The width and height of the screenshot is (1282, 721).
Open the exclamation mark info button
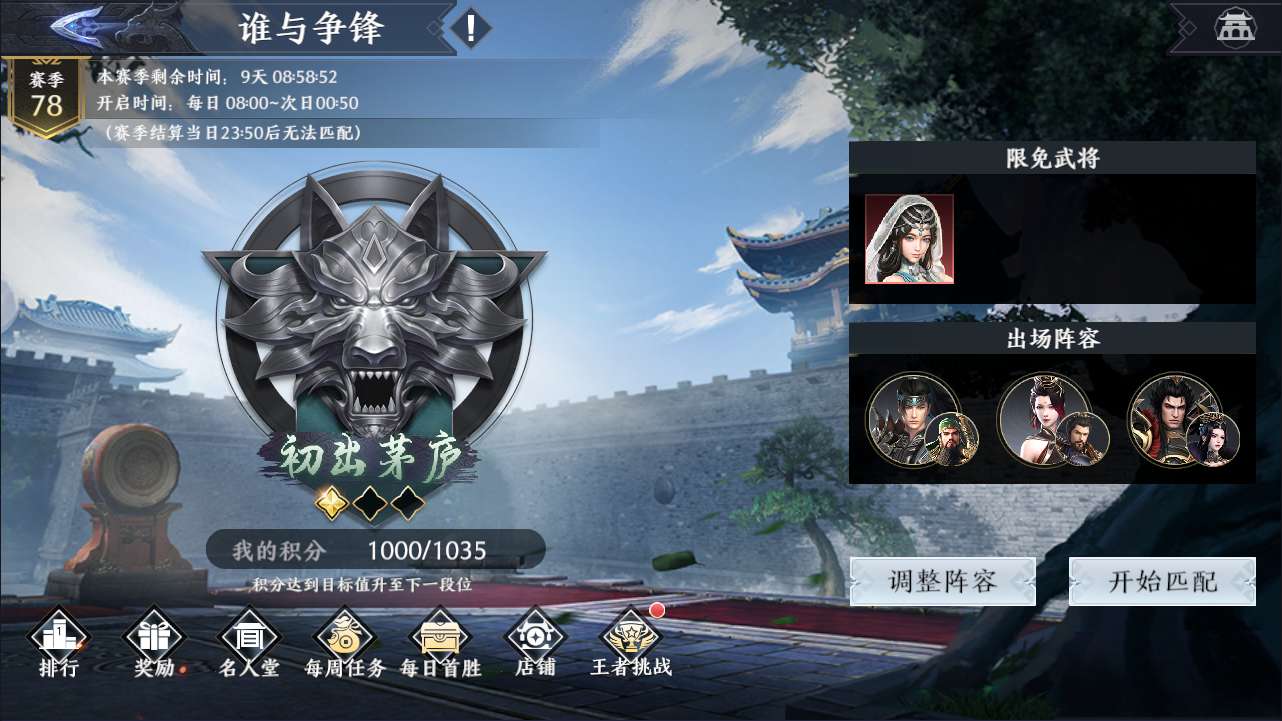point(471,27)
